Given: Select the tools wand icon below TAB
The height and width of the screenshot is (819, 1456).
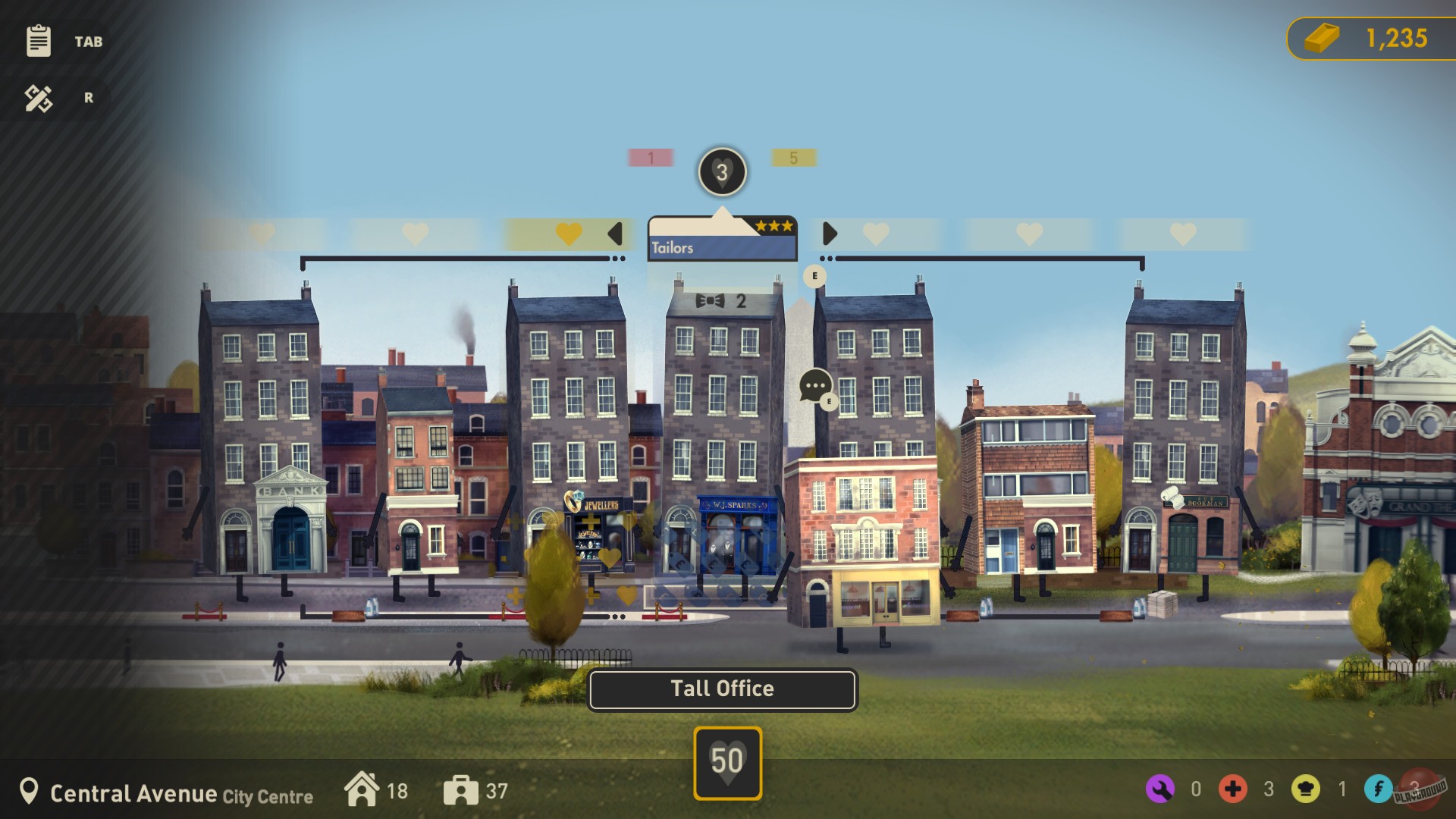Looking at the screenshot, I should [x=38, y=97].
